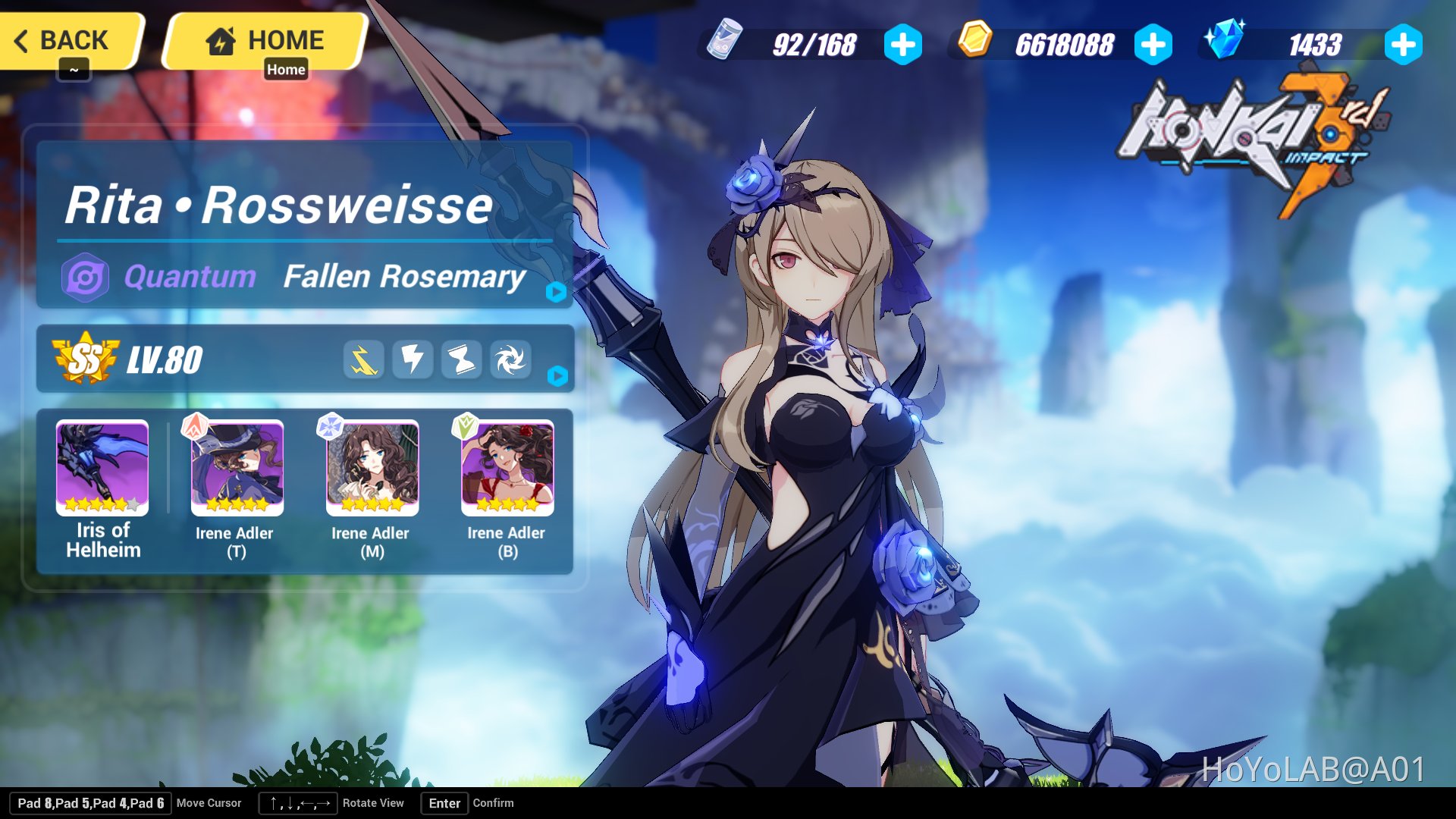
Task: Go to the HOME tab
Action: (x=265, y=40)
